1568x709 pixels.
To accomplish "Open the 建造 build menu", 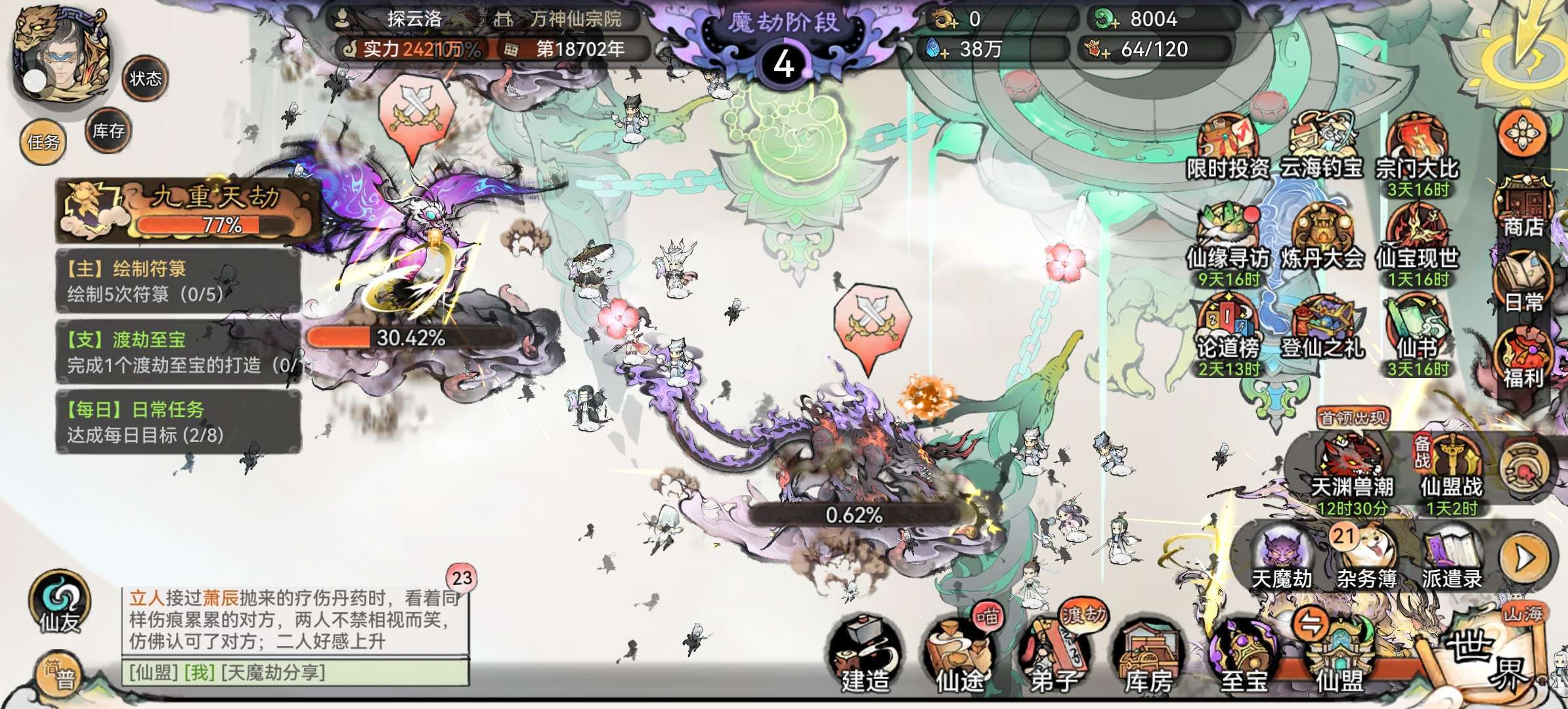I will tap(865, 656).
